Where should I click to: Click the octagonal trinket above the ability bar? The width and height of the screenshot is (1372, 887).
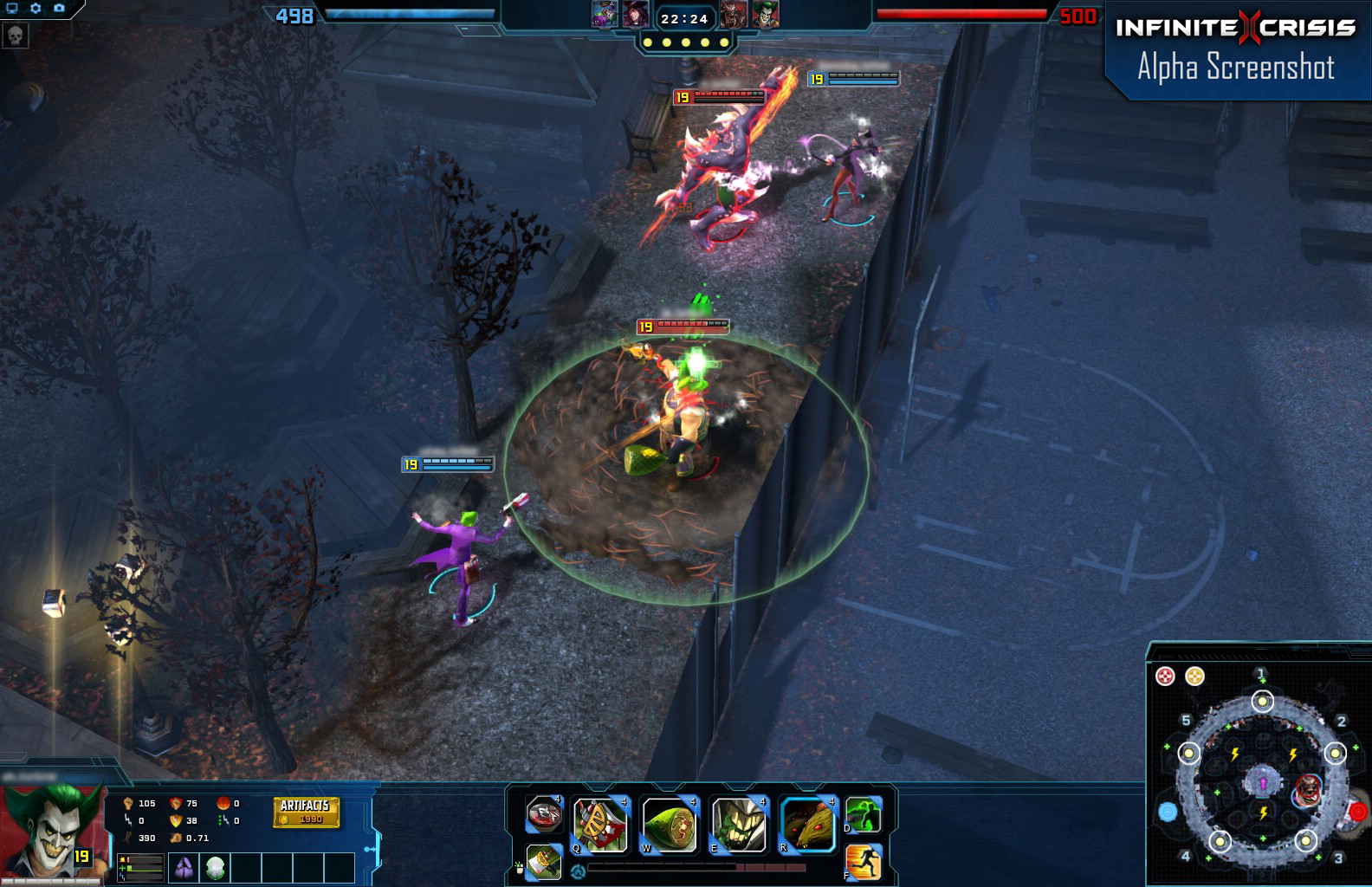click(x=544, y=815)
